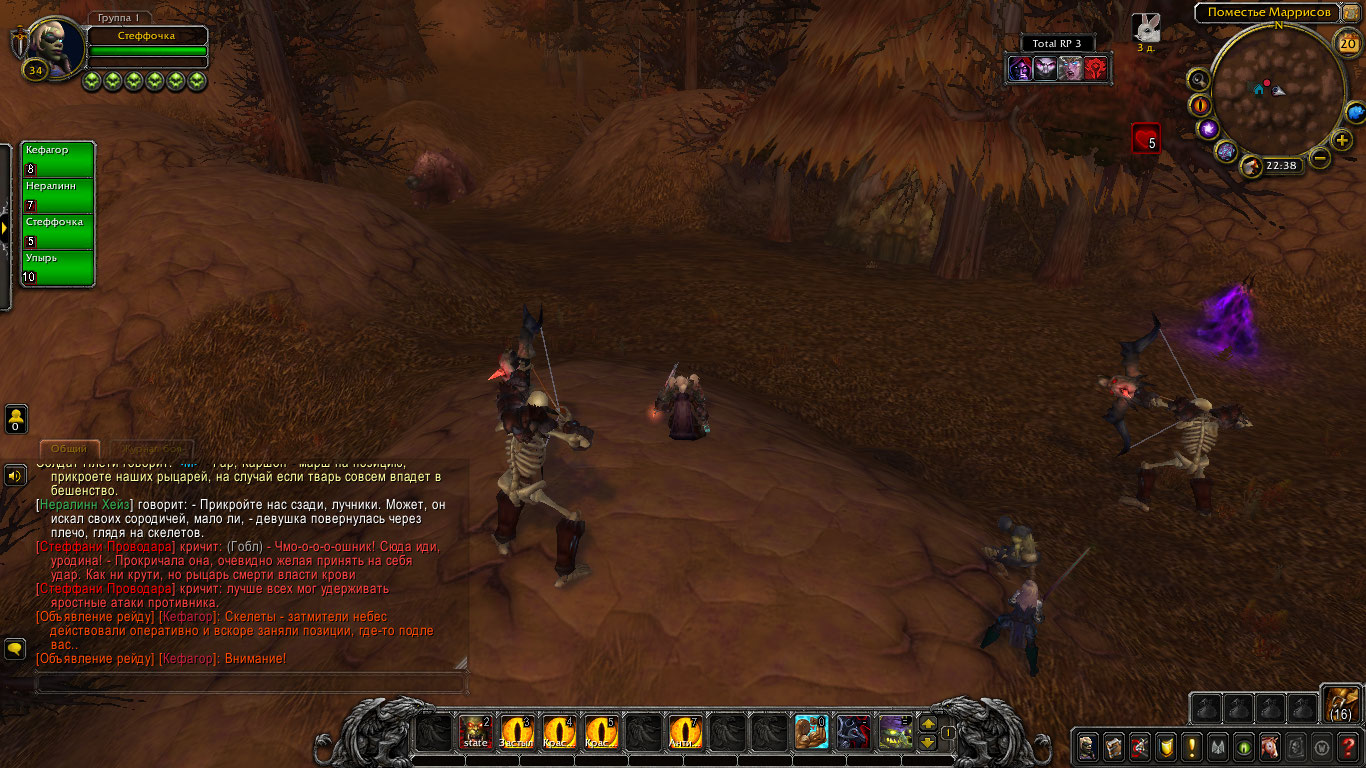
Task: Target Упырь in the raid frame
Action: click(x=58, y=268)
